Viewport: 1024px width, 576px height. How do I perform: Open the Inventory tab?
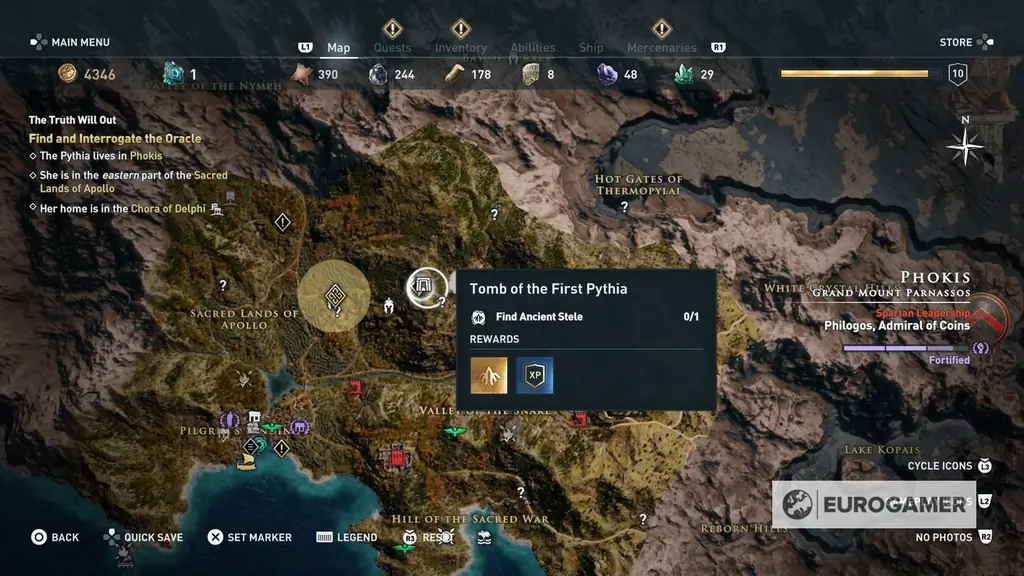[460, 48]
